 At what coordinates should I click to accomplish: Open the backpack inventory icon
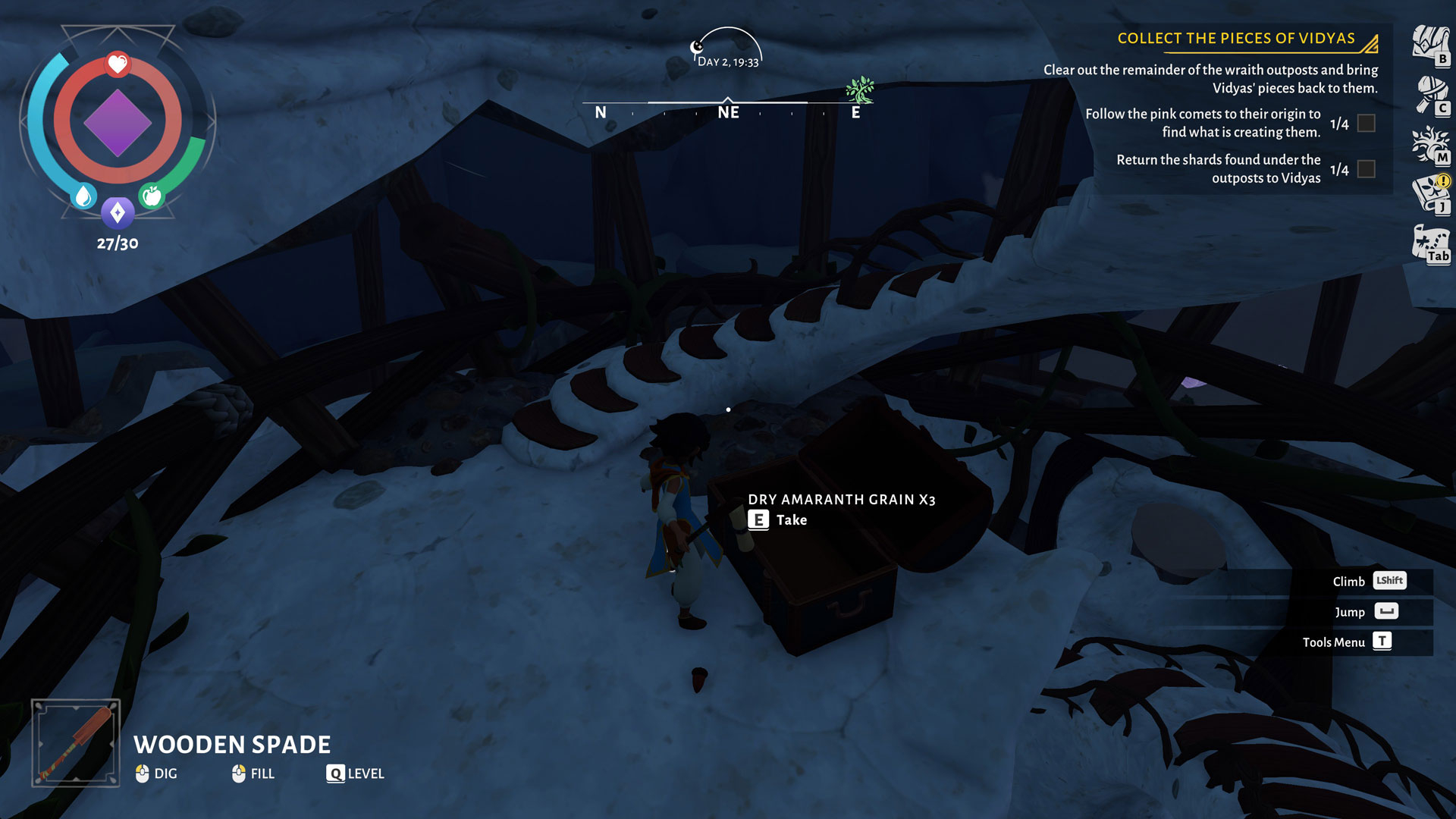coord(1430,44)
